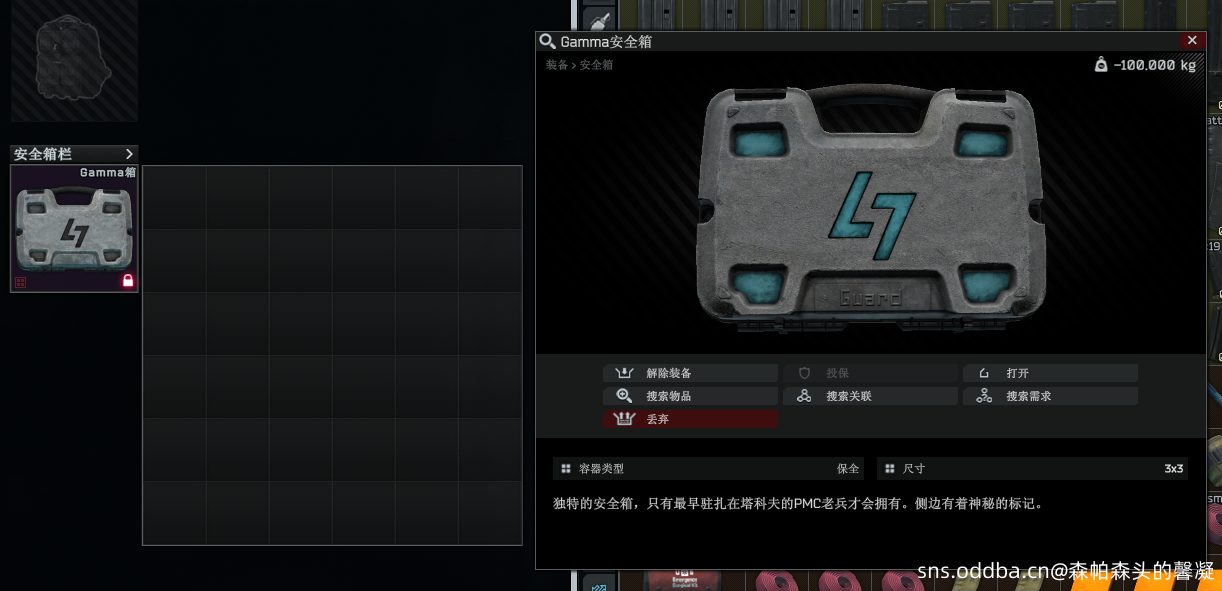Click 搜索关联 linked search button
The image size is (1222, 591).
point(870,396)
